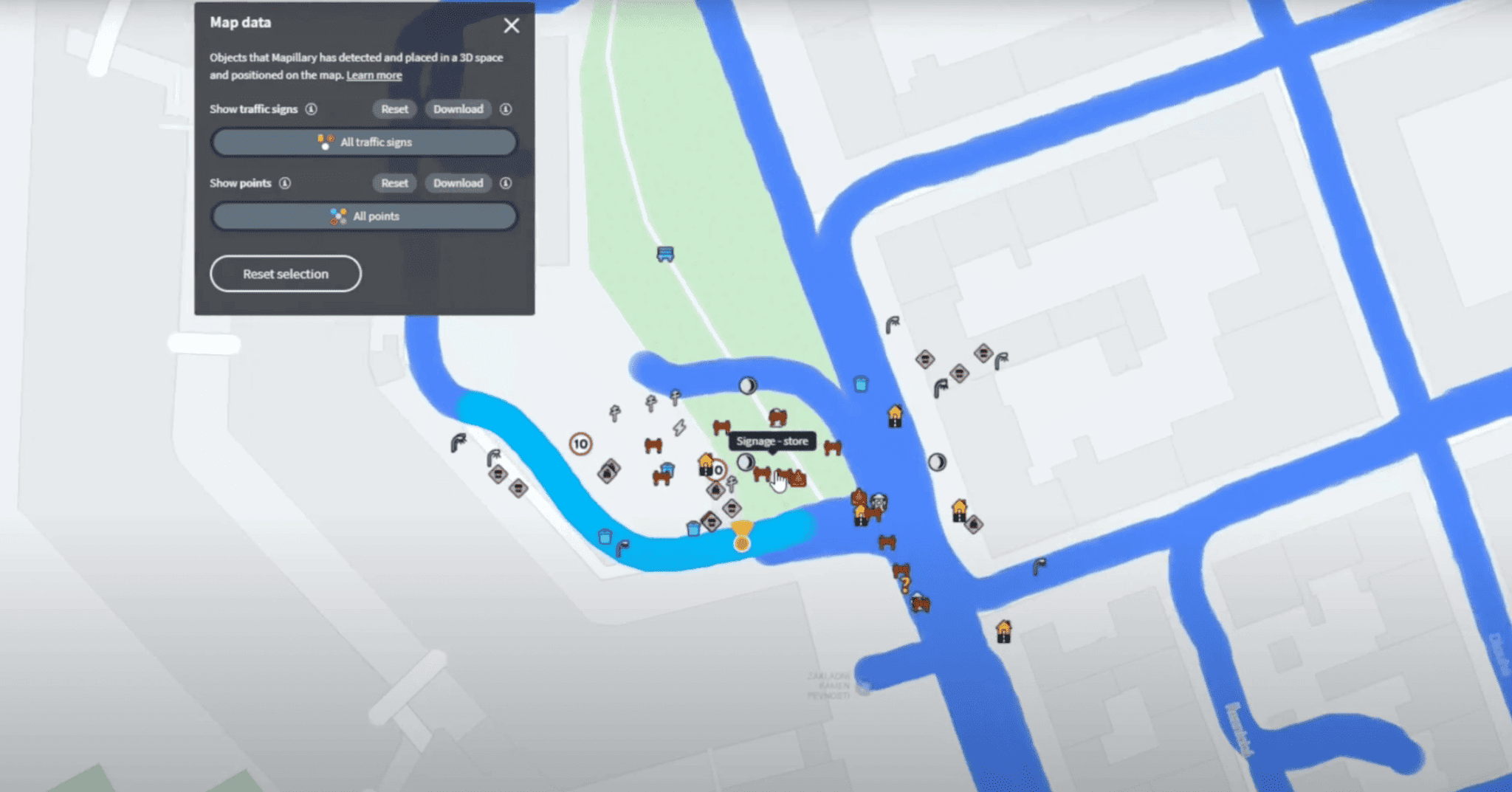This screenshot has width=1512, height=792.
Task: Toggle the All traffic signs filter
Action: coord(363,142)
